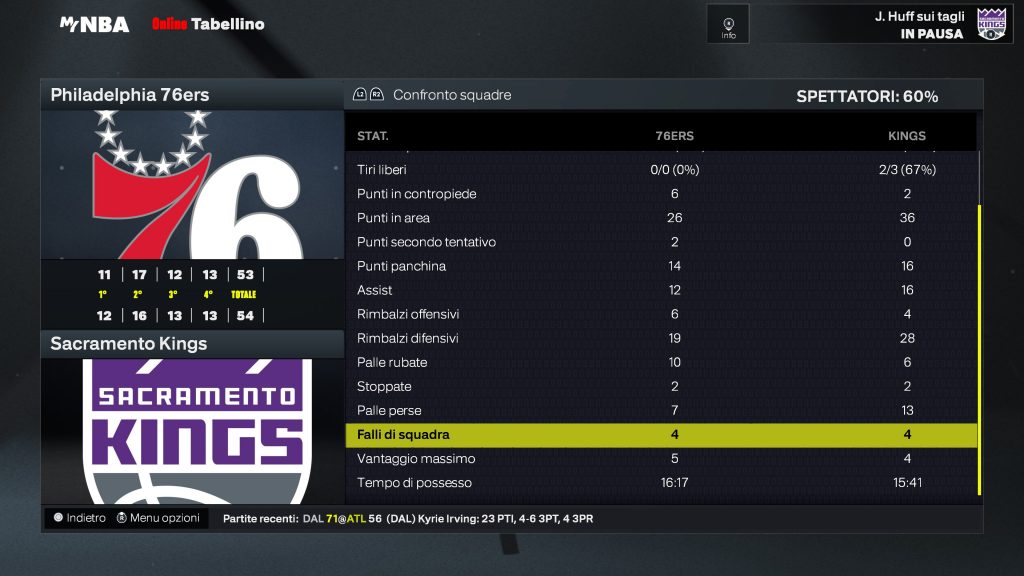
Task: Highlight the Palle perse row
Action: [x=660, y=411]
